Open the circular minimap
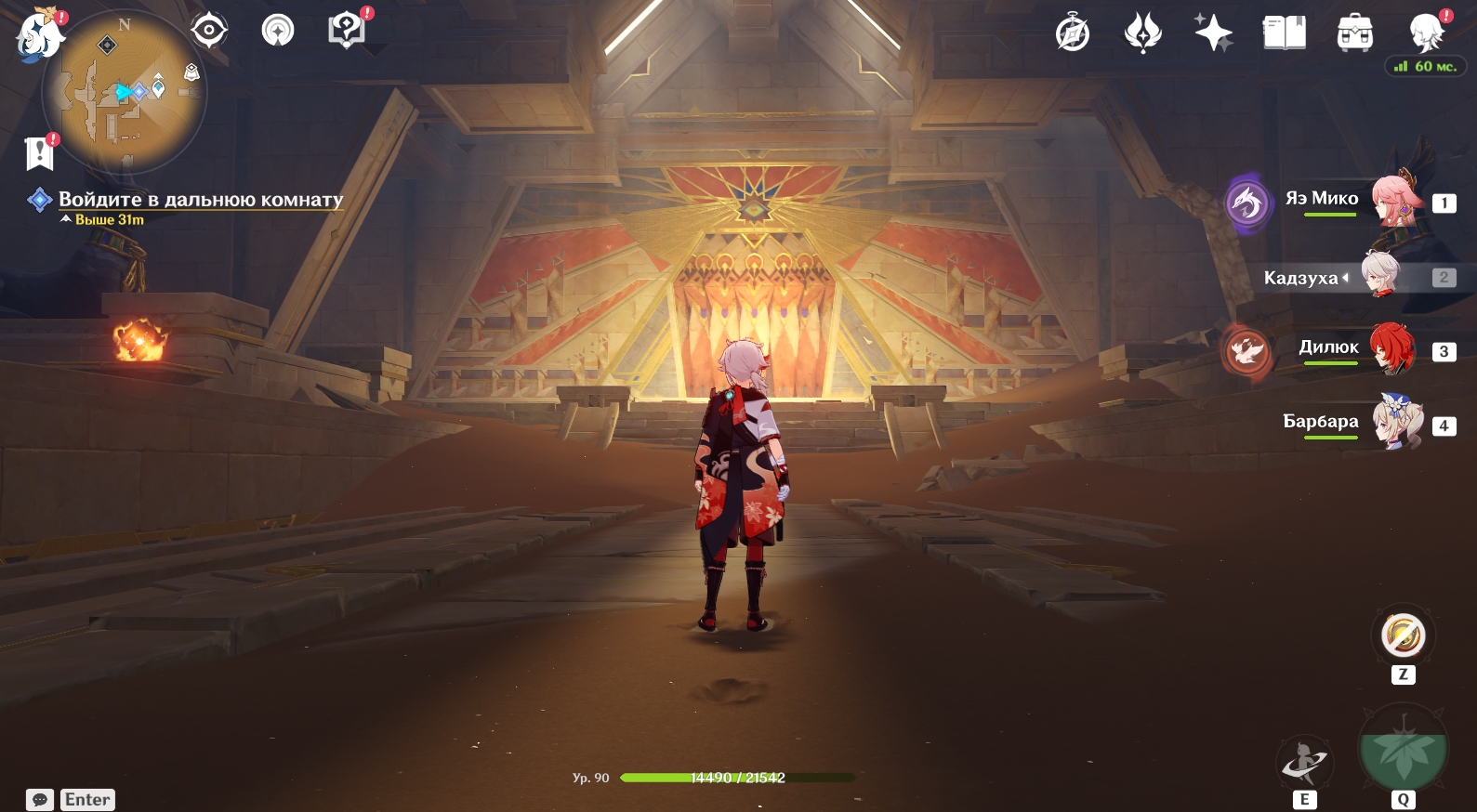Viewport: 1477px width, 812px height. [124, 92]
